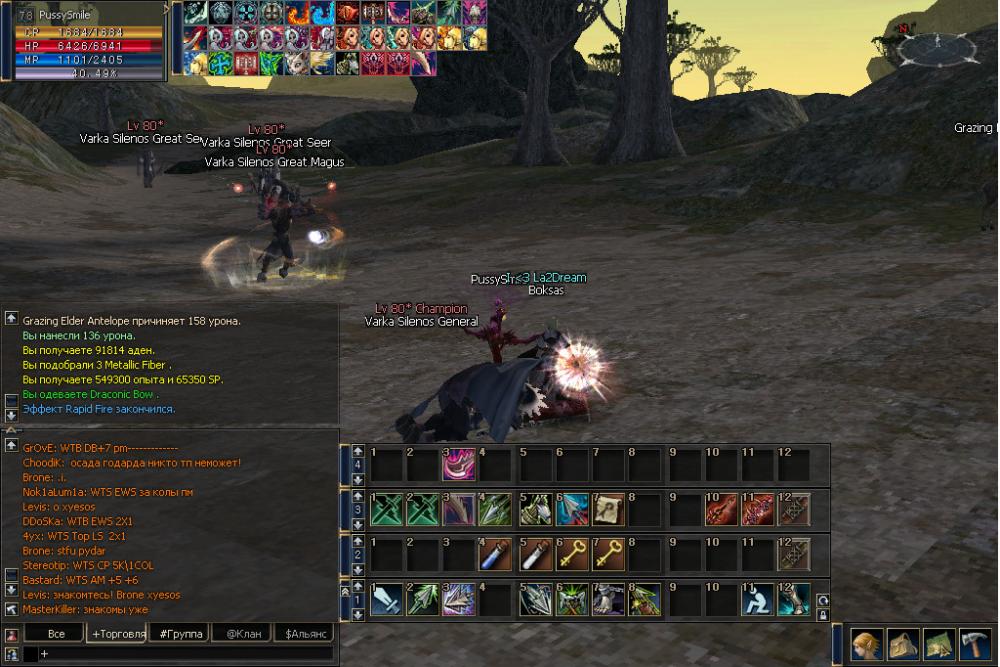Open the #Группа chat tab
1000x667 pixels.
pos(177,634)
